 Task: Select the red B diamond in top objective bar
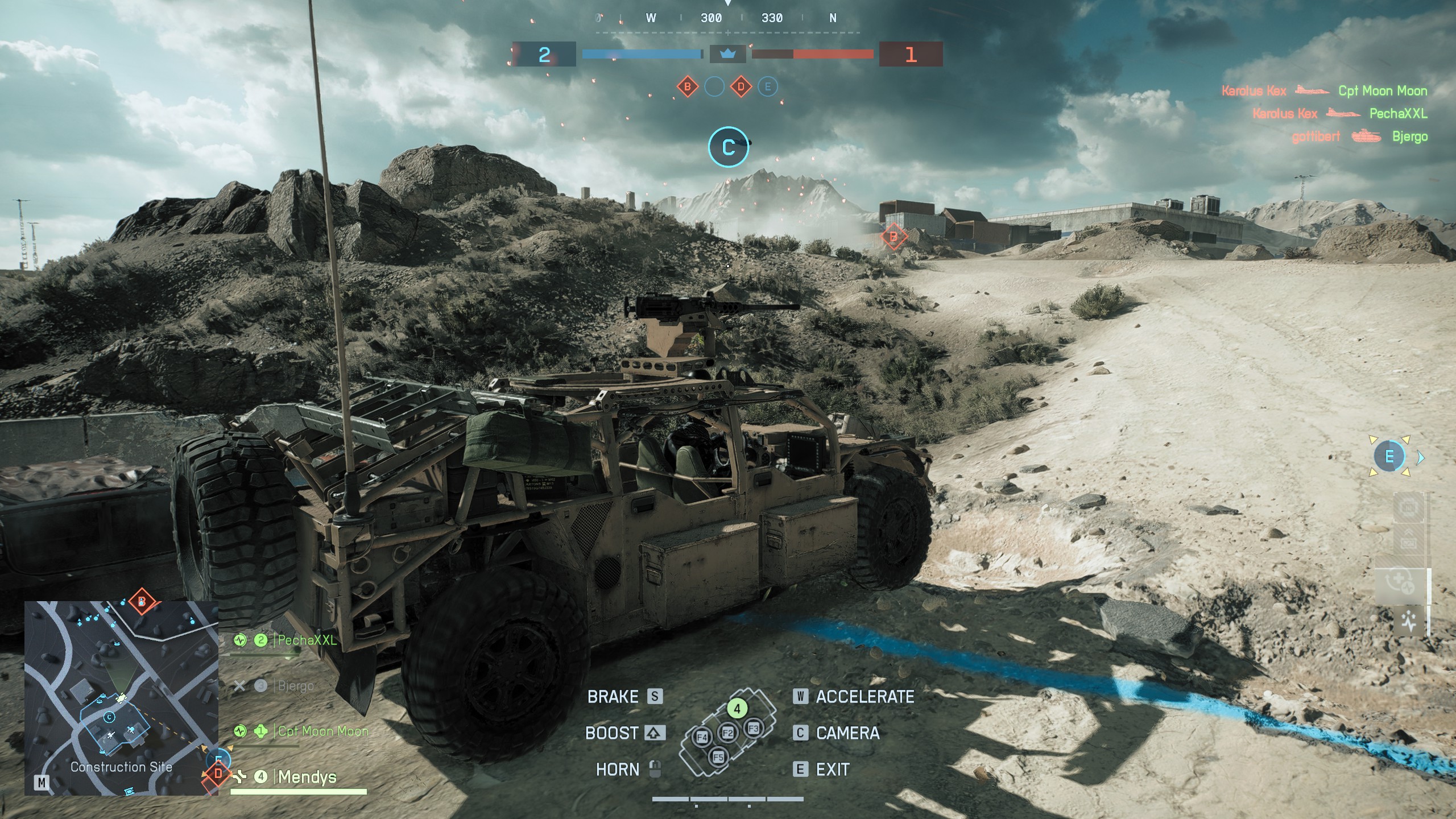pos(688,87)
